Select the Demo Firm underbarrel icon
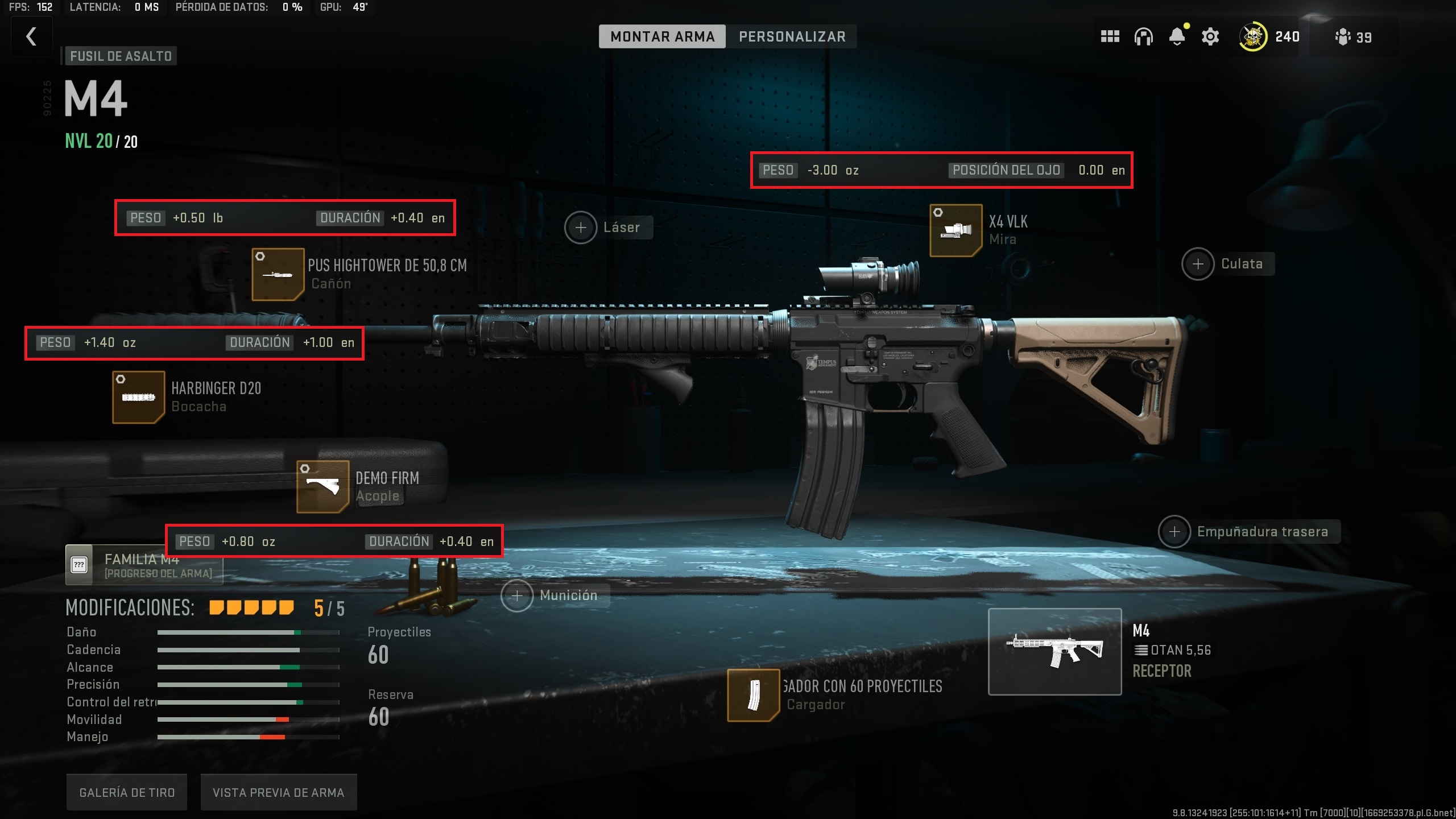Image resolution: width=1456 pixels, height=819 pixels. (322, 486)
